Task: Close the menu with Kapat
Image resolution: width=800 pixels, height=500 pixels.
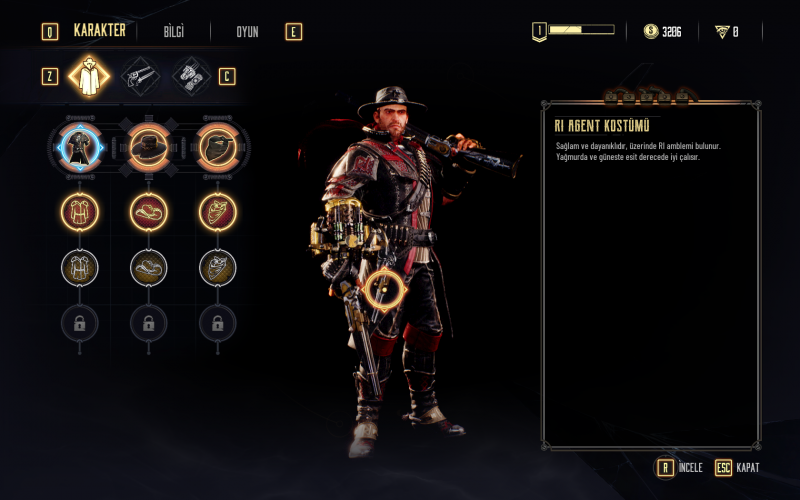Action: (x=737, y=467)
